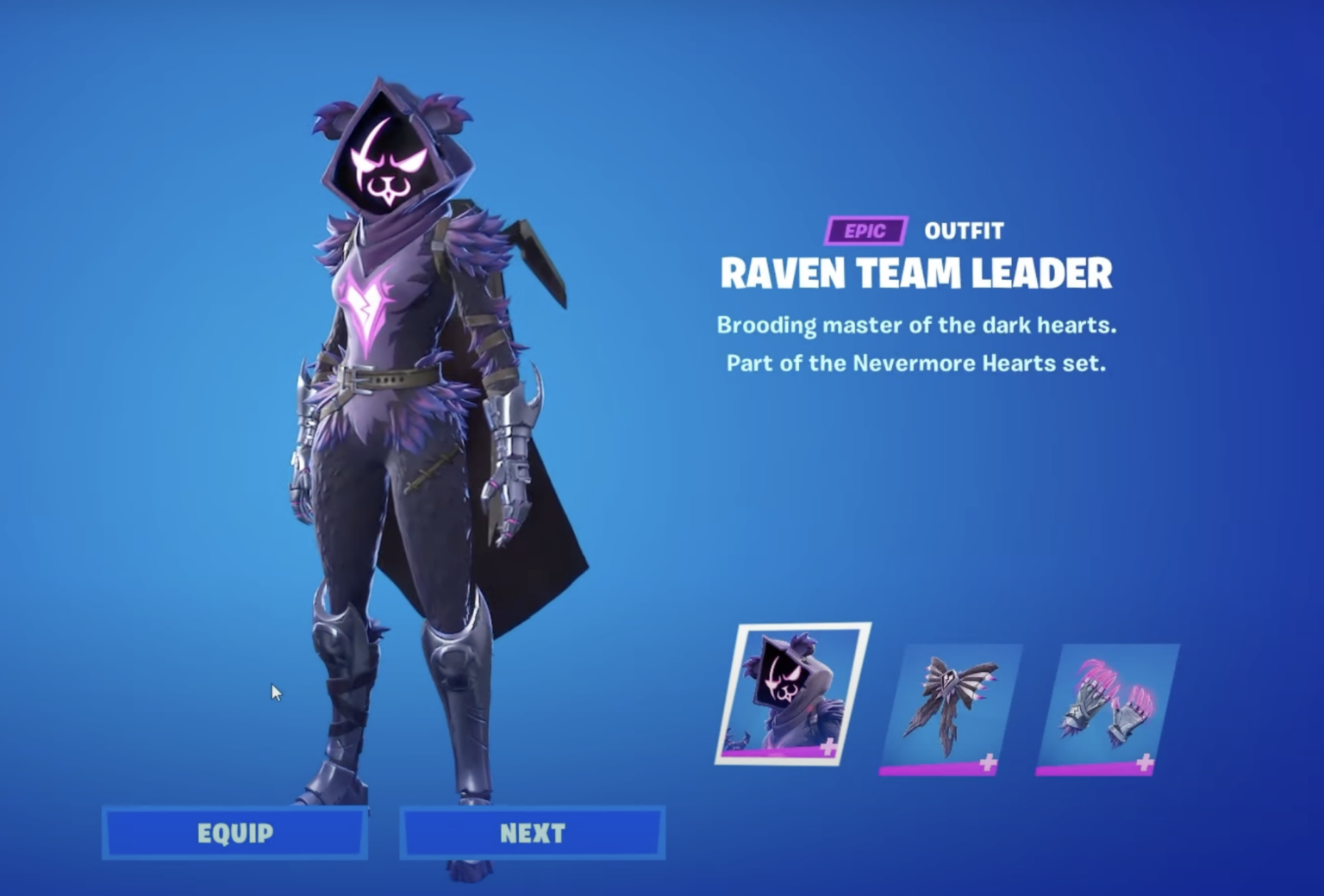
Task: Click the EQUIP button
Action: pyautogui.click(x=234, y=833)
